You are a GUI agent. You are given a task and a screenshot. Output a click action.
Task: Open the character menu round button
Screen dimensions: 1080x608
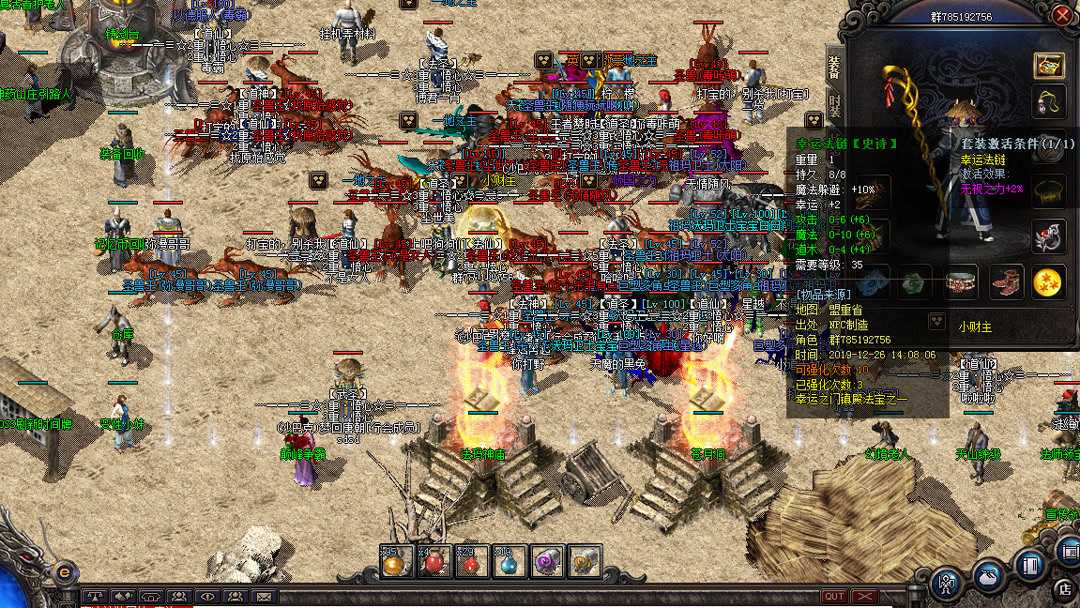point(946,582)
